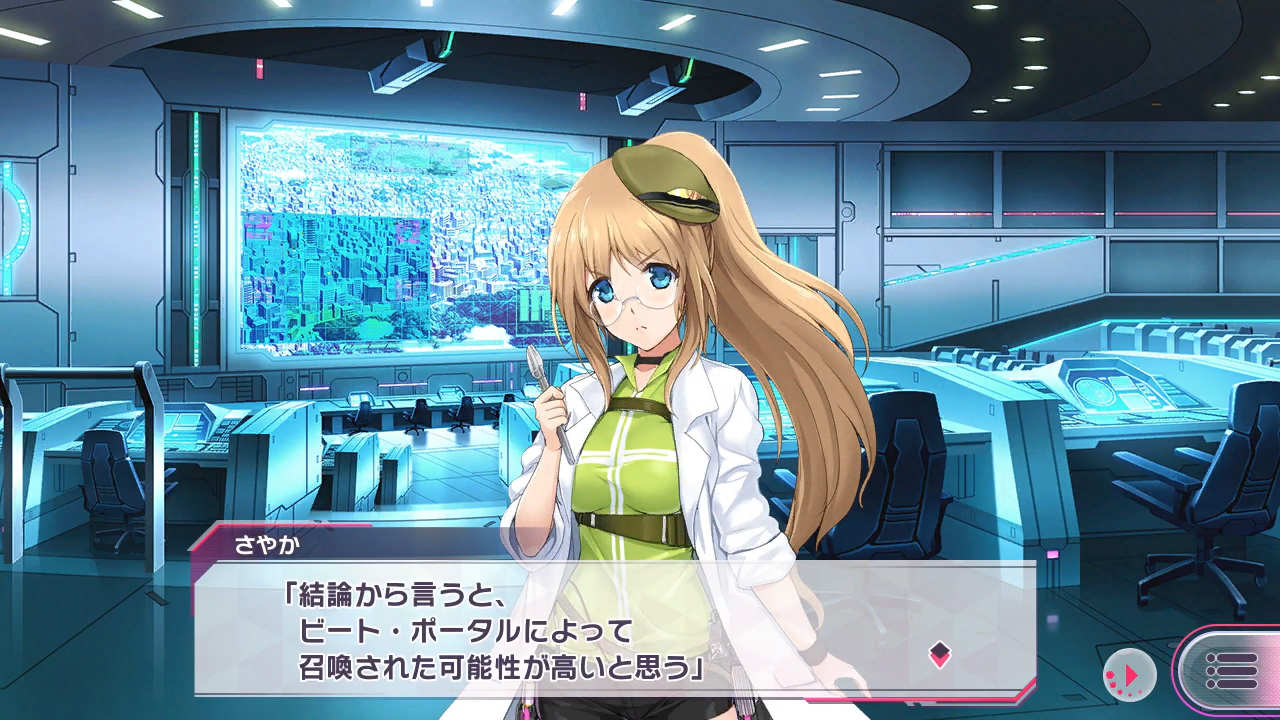Image resolution: width=1280 pixels, height=720 pixels.
Task: Toggle the round auto-play arrow button
Action: (x=1129, y=675)
